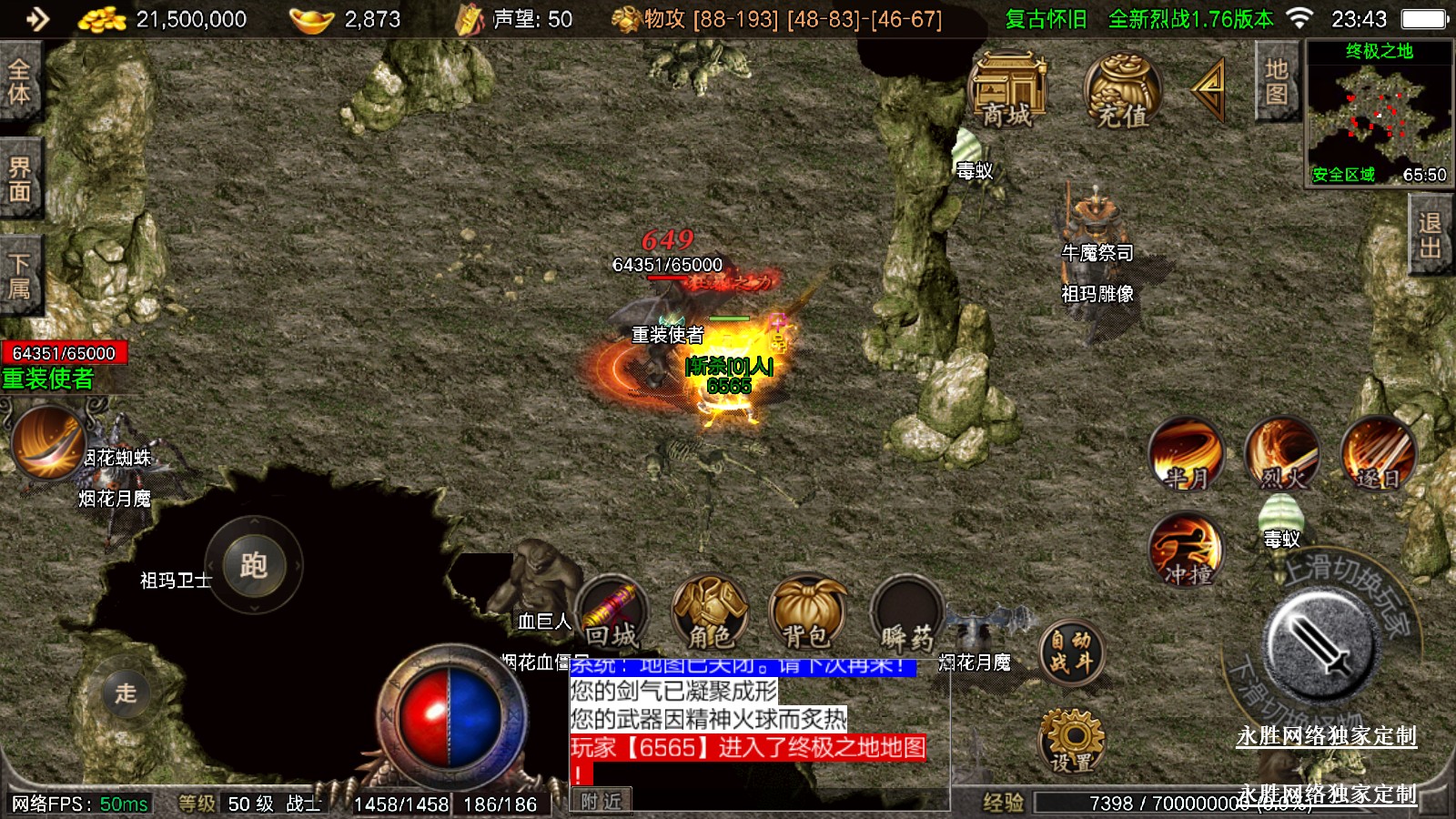Activate the 逐日 skill
The image size is (1456, 819).
tap(1378, 453)
